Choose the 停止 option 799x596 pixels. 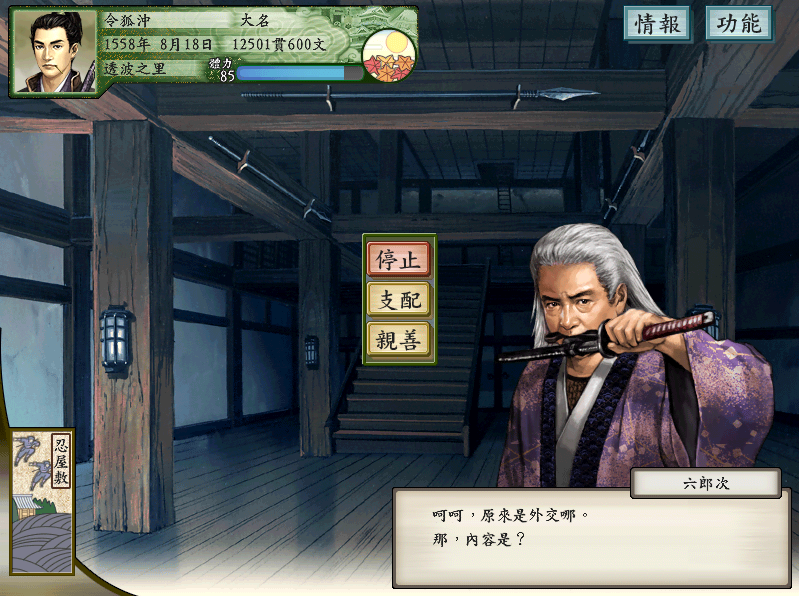[x=398, y=258]
